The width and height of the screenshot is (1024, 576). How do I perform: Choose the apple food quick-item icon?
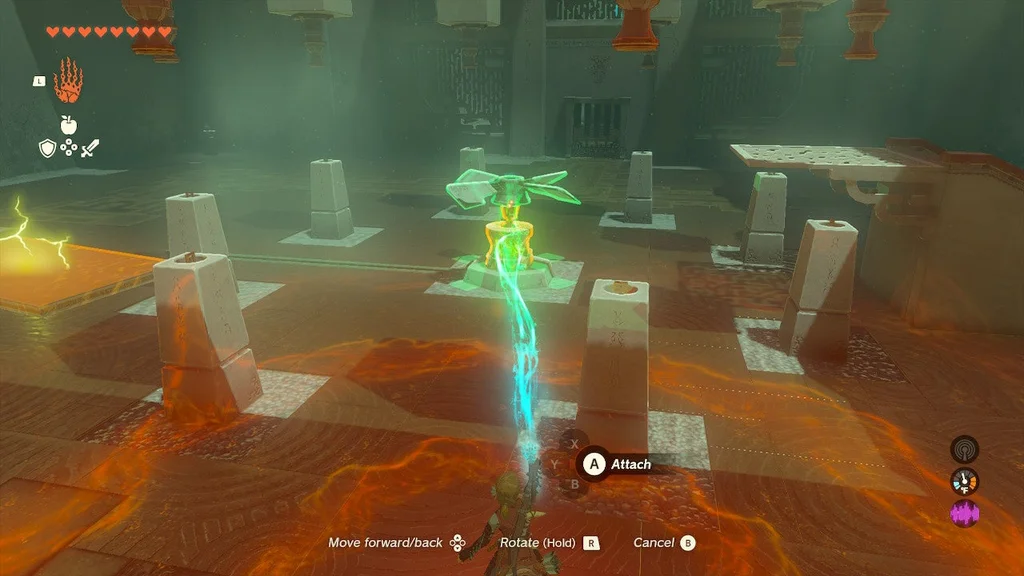coord(68,124)
